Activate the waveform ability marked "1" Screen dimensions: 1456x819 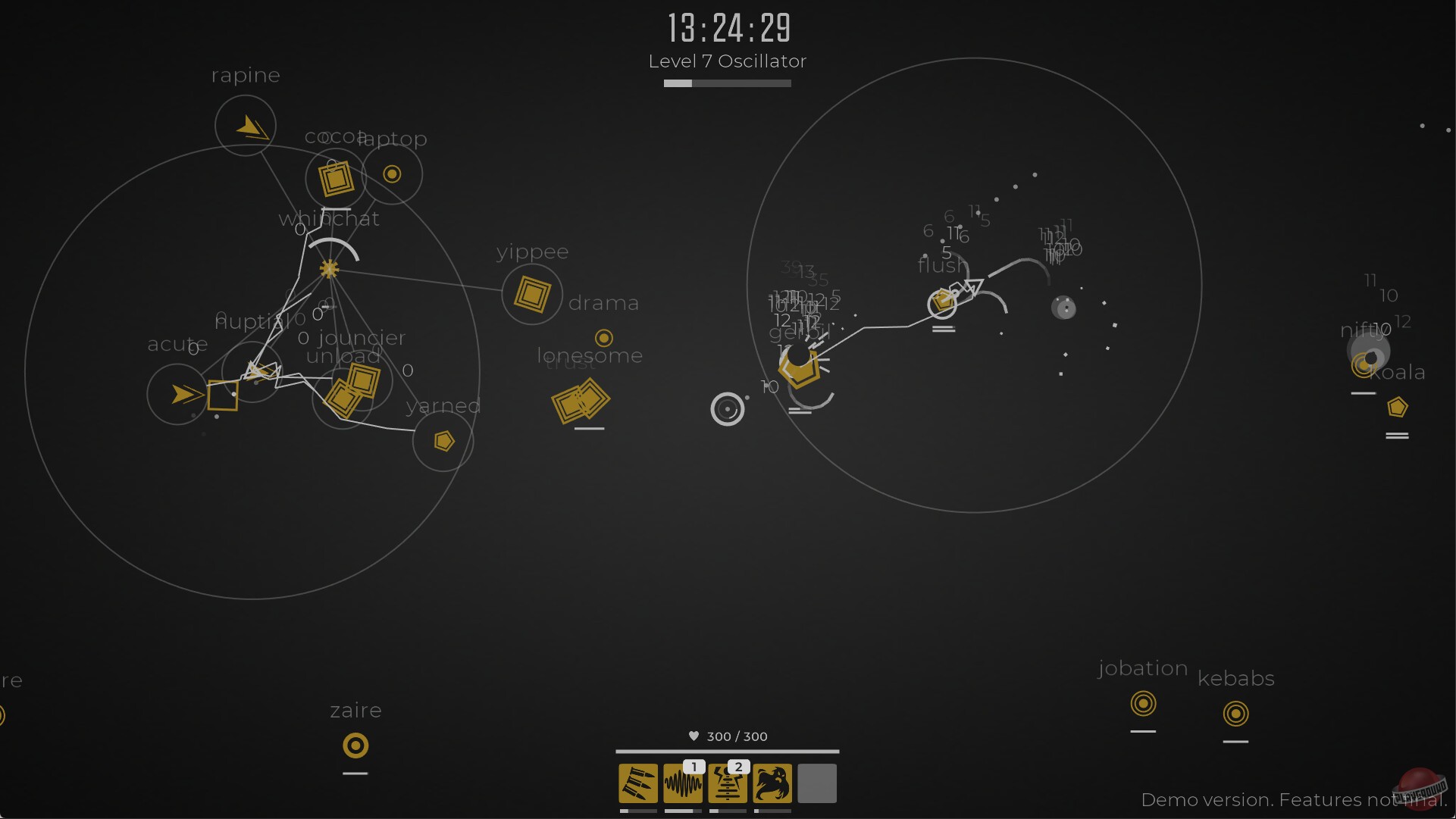tap(683, 783)
